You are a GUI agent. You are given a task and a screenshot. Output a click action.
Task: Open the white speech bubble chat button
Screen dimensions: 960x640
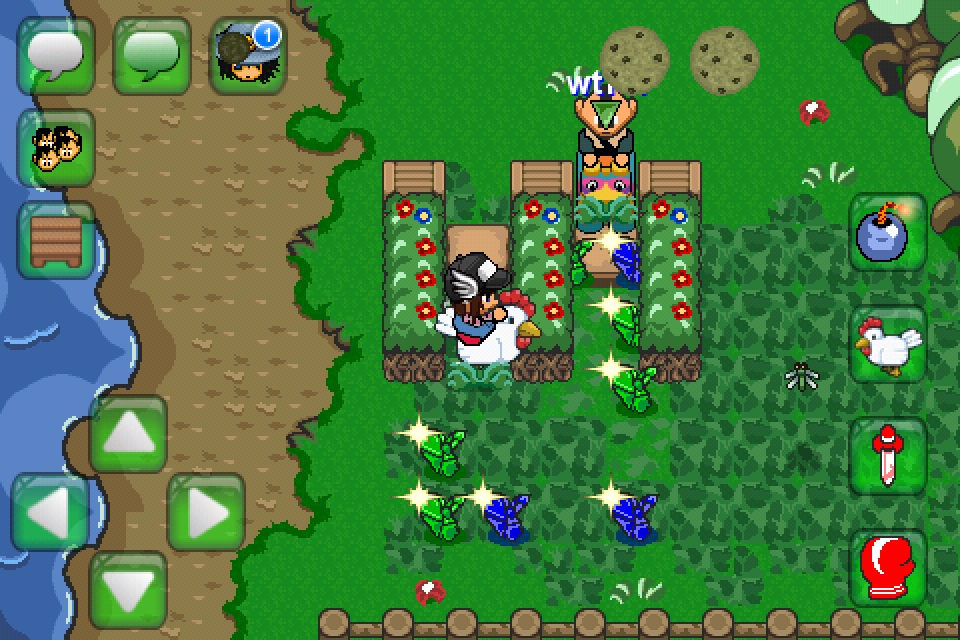(x=55, y=55)
